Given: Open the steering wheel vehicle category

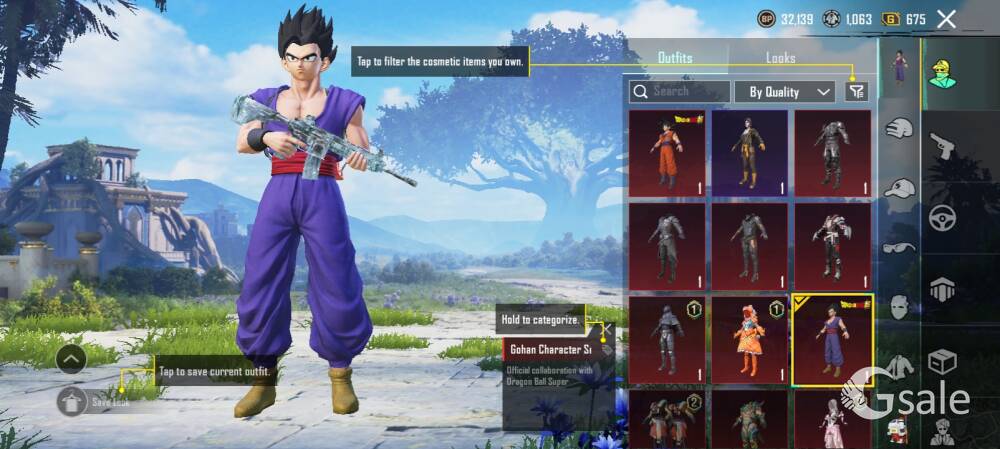Looking at the screenshot, I should point(942,217).
